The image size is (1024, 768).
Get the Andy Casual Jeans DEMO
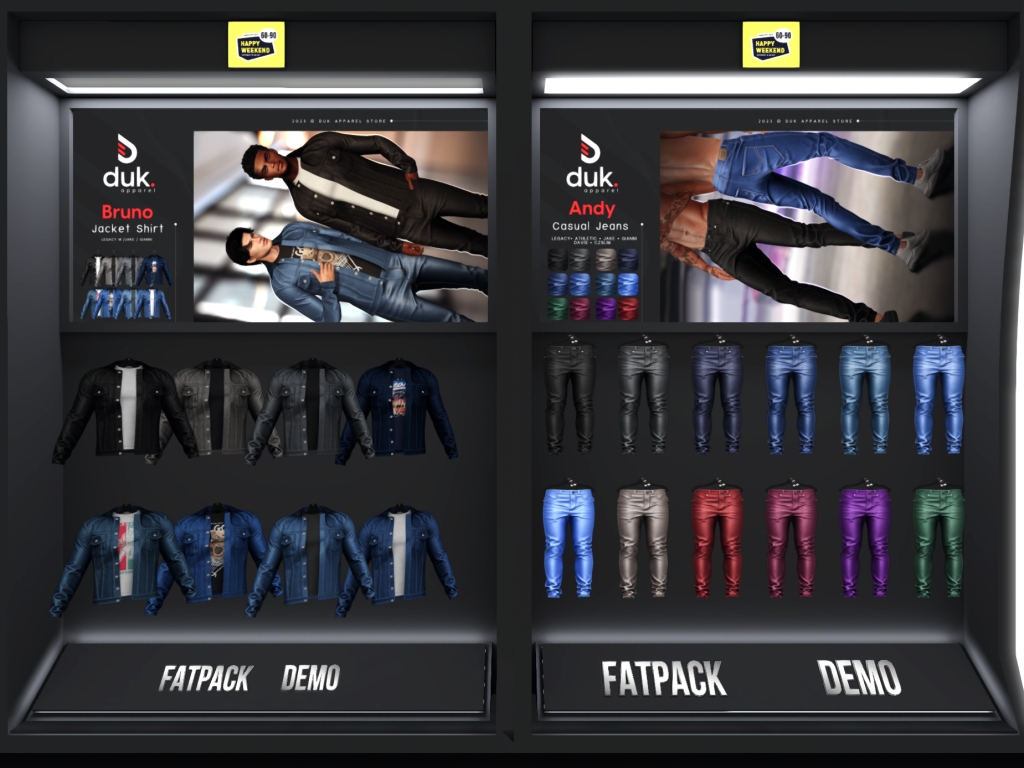click(x=859, y=678)
